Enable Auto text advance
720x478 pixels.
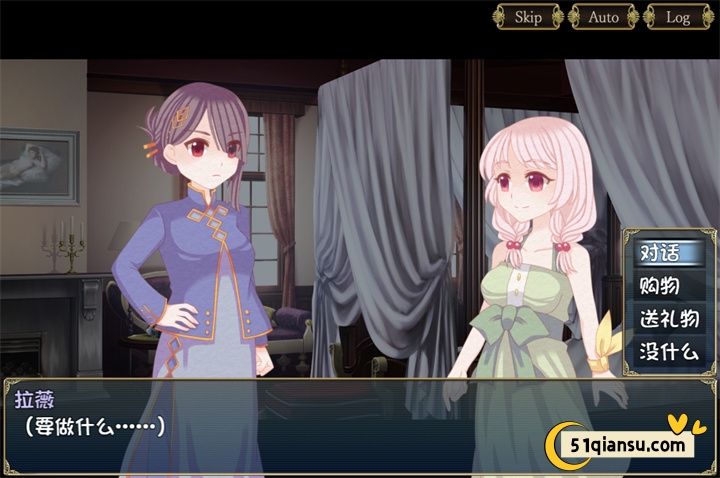point(603,17)
